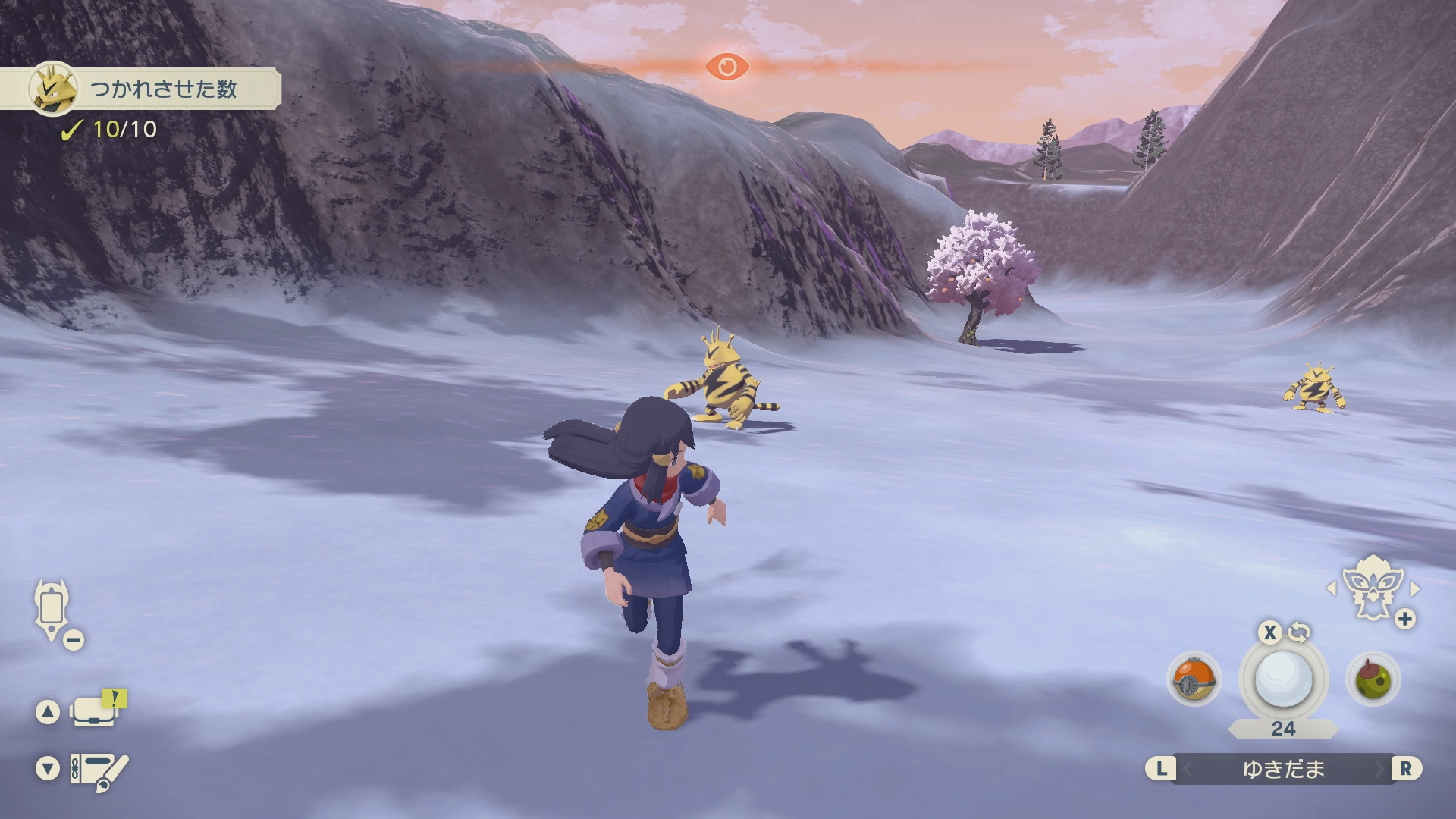The image size is (1456, 819).
Task: Click the red eye alert indicator
Action: pos(726,67)
